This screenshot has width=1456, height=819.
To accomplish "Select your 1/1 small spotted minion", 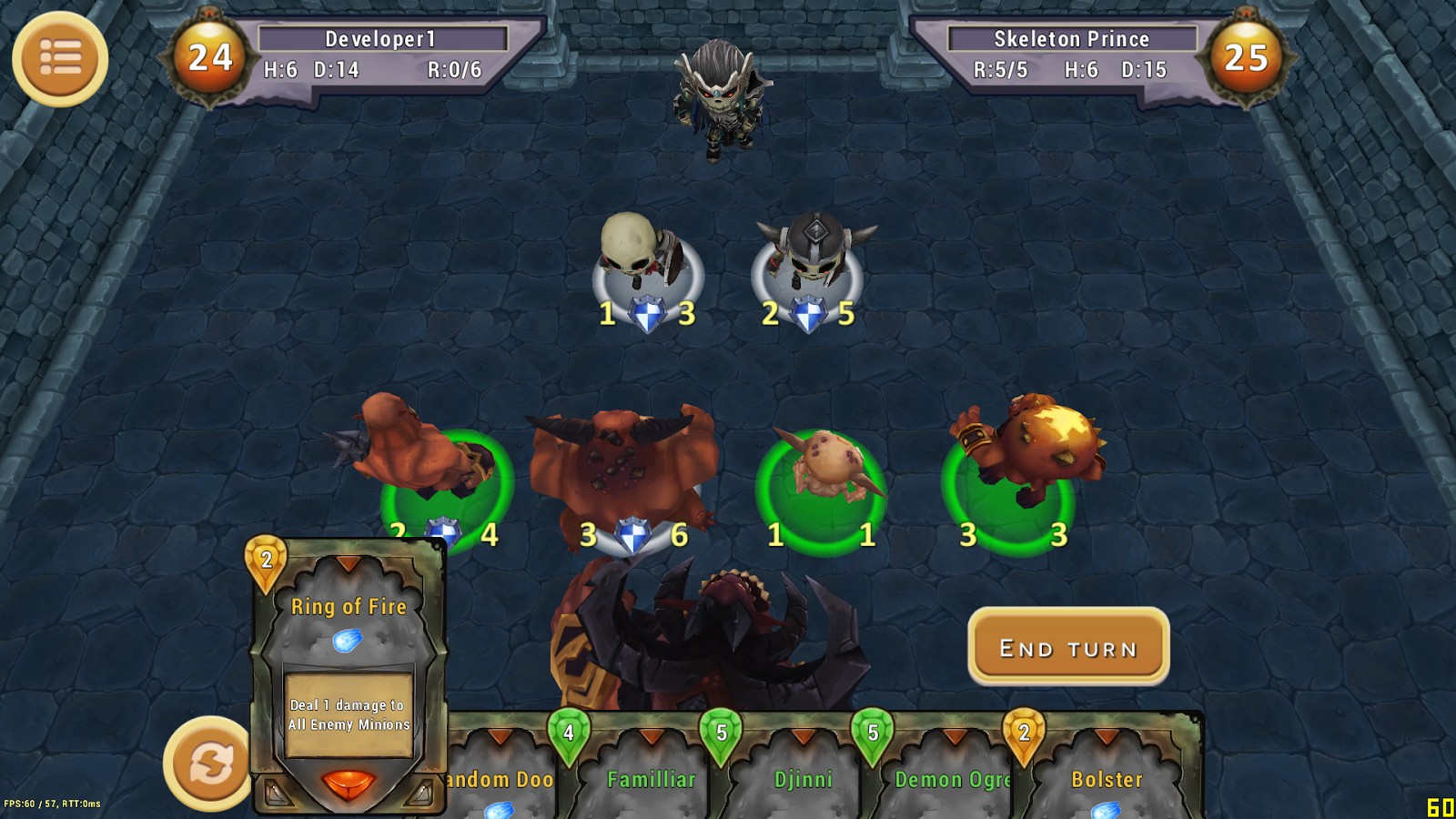I will point(823,473).
